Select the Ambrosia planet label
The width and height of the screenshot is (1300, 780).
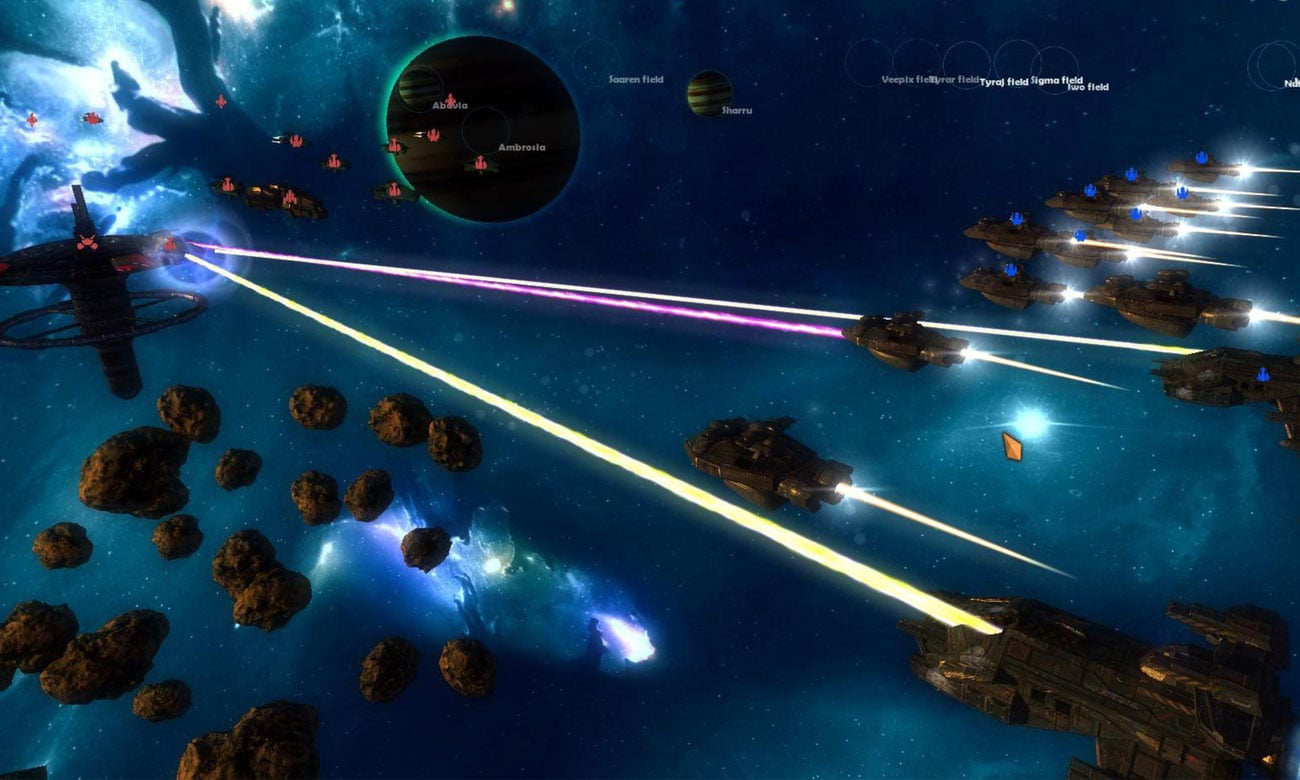pos(522,147)
